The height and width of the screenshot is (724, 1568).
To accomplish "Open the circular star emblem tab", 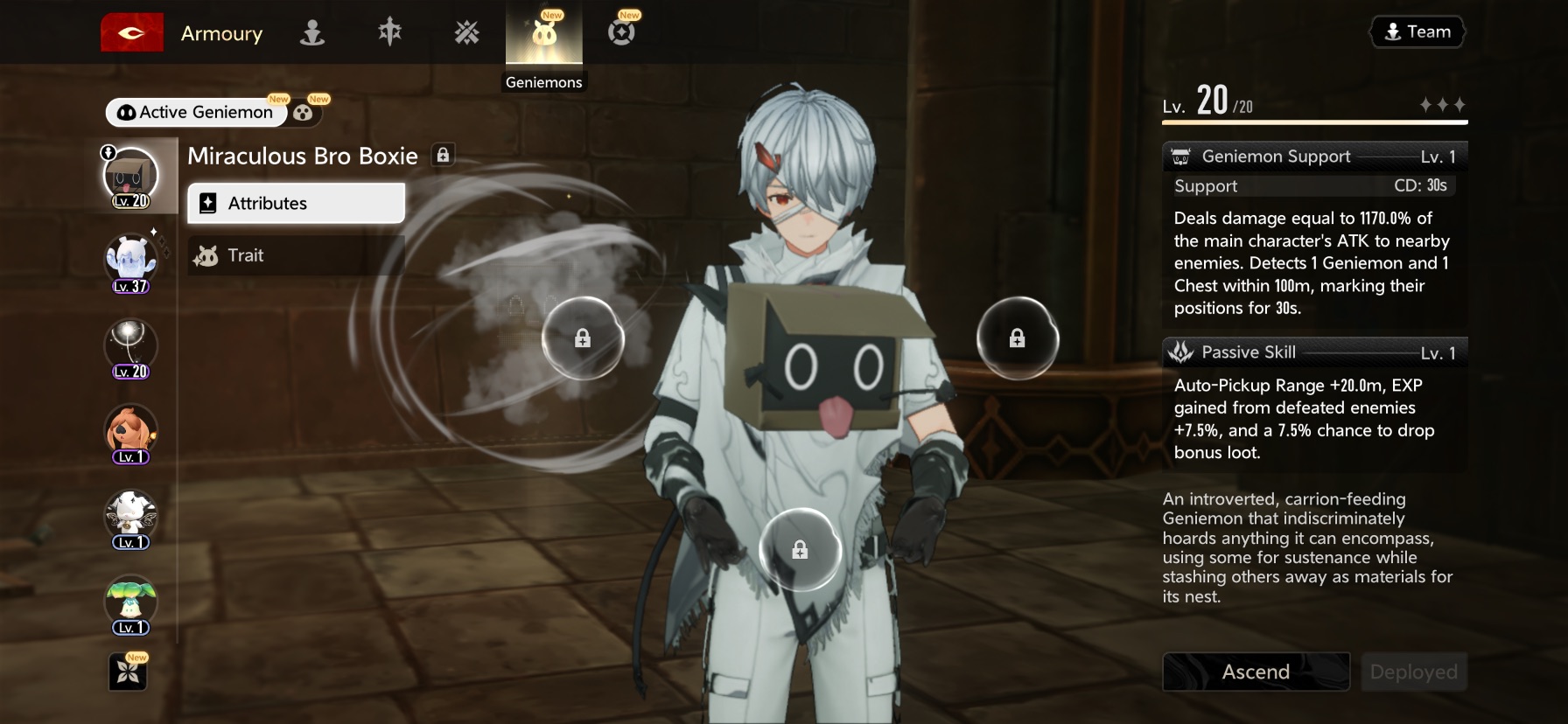I will (x=621, y=33).
